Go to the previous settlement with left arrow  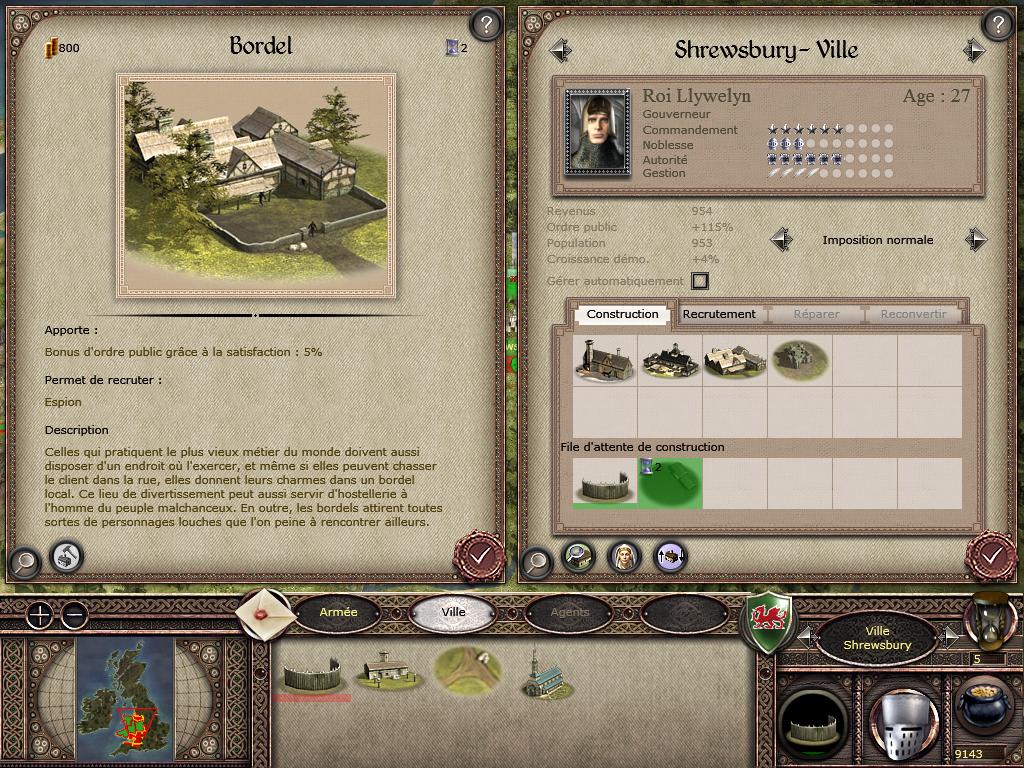point(560,50)
